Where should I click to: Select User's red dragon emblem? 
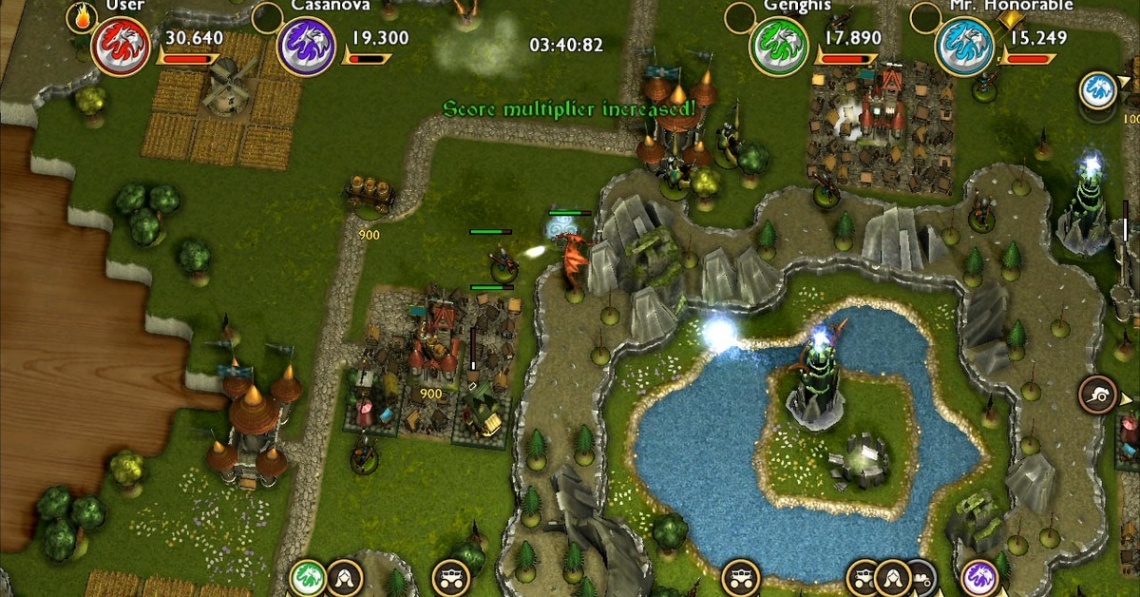(x=120, y=46)
